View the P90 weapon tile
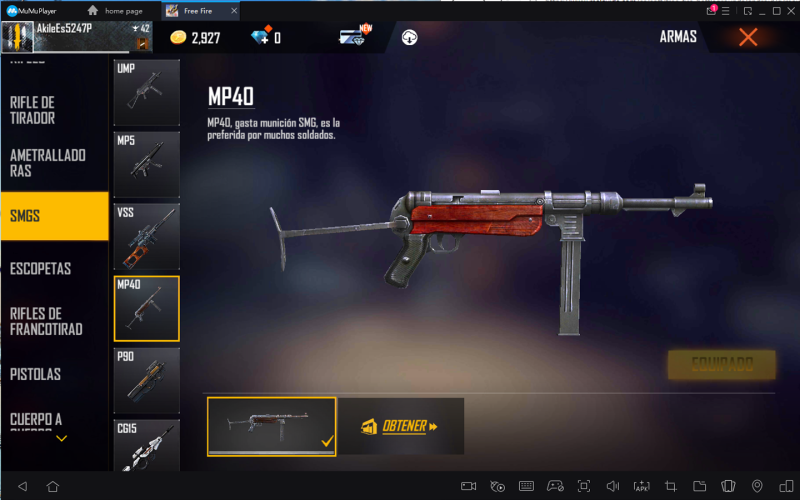Viewport: 800px width, 500px height. [x=146, y=380]
